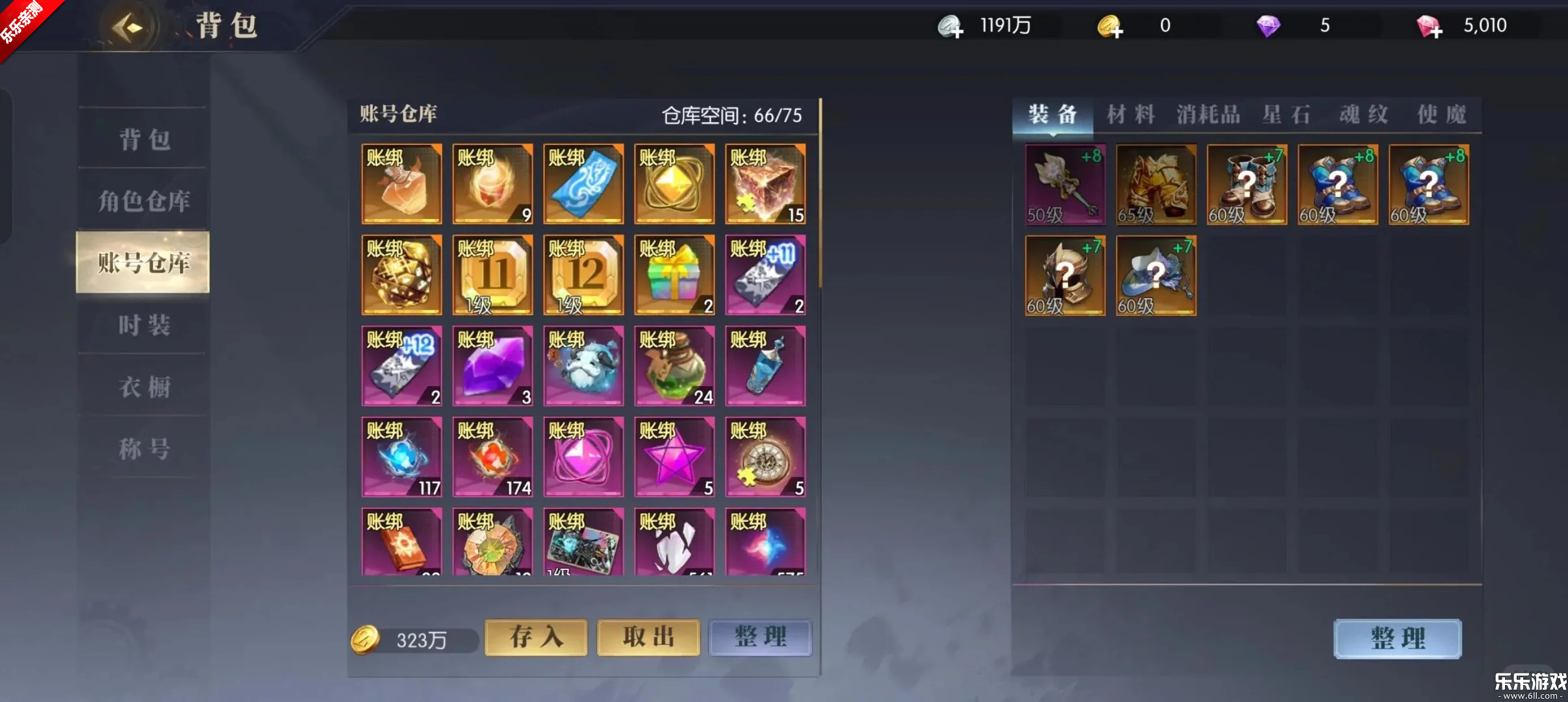
Task: Open the 魂纹 tab
Action: click(x=1363, y=115)
